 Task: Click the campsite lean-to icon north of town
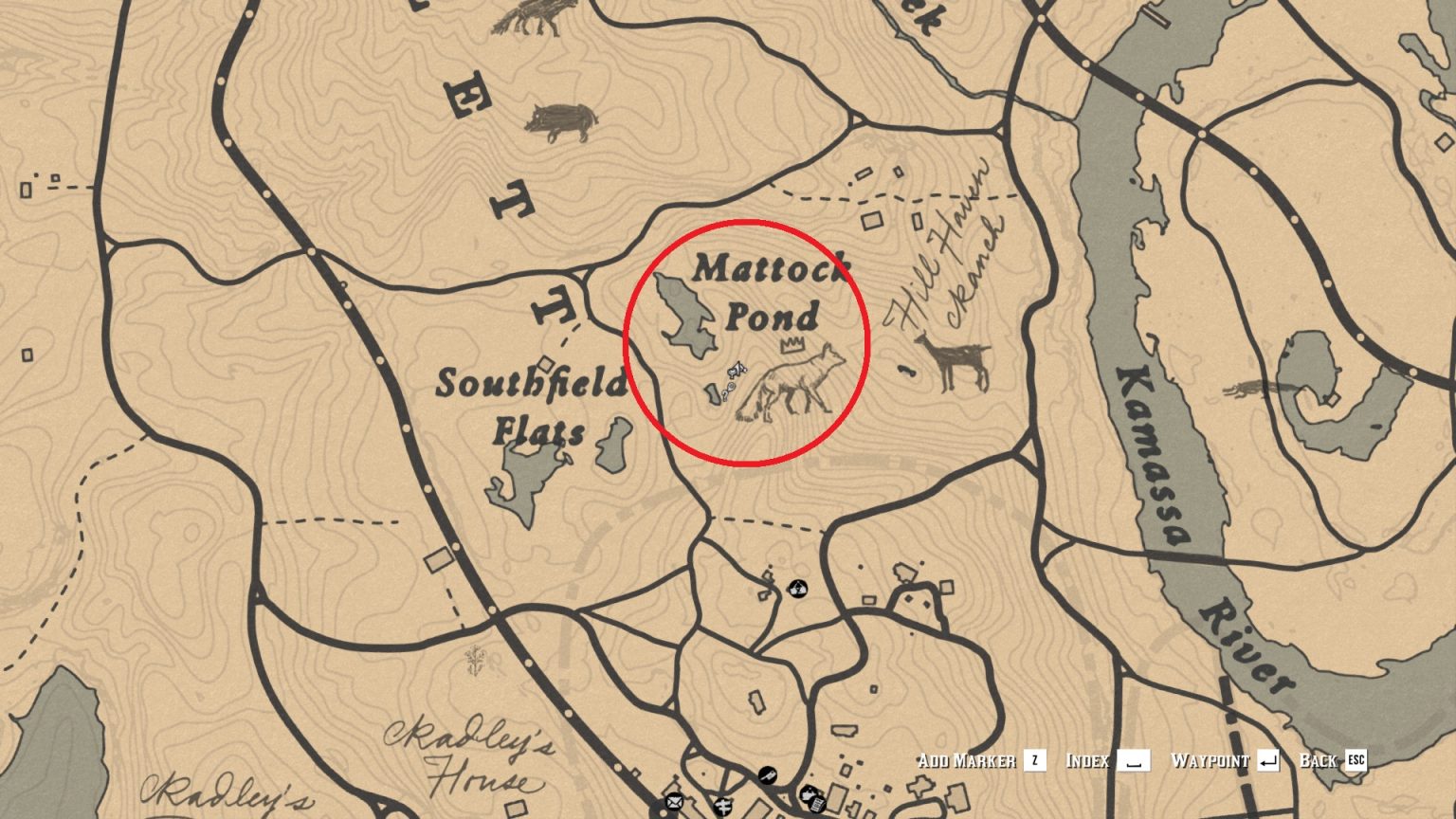[799, 587]
